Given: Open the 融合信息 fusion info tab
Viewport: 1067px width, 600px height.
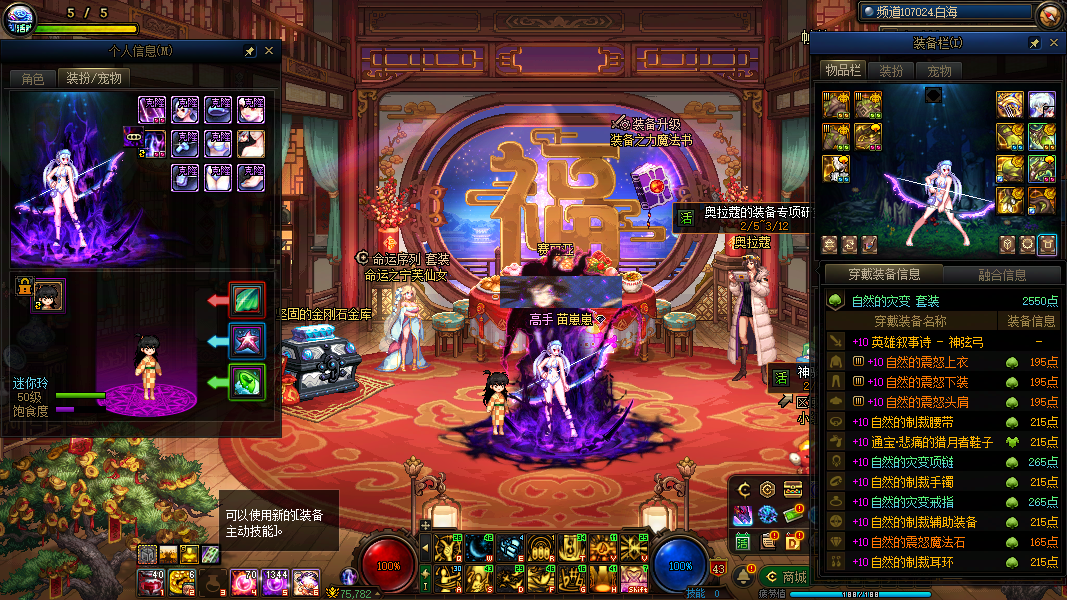Looking at the screenshot, I should (1001, 275).
